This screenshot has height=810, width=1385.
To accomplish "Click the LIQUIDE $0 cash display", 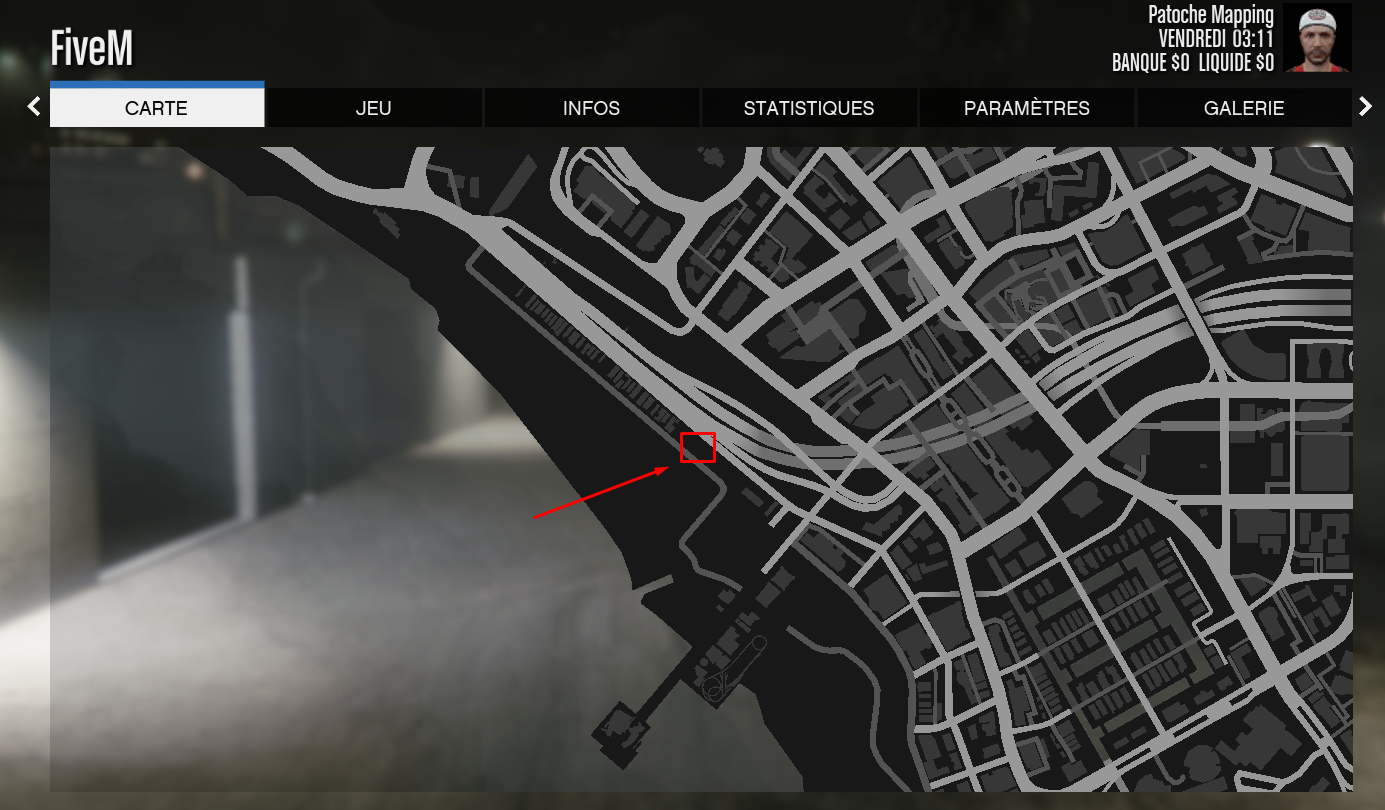I will [1237, 62].
